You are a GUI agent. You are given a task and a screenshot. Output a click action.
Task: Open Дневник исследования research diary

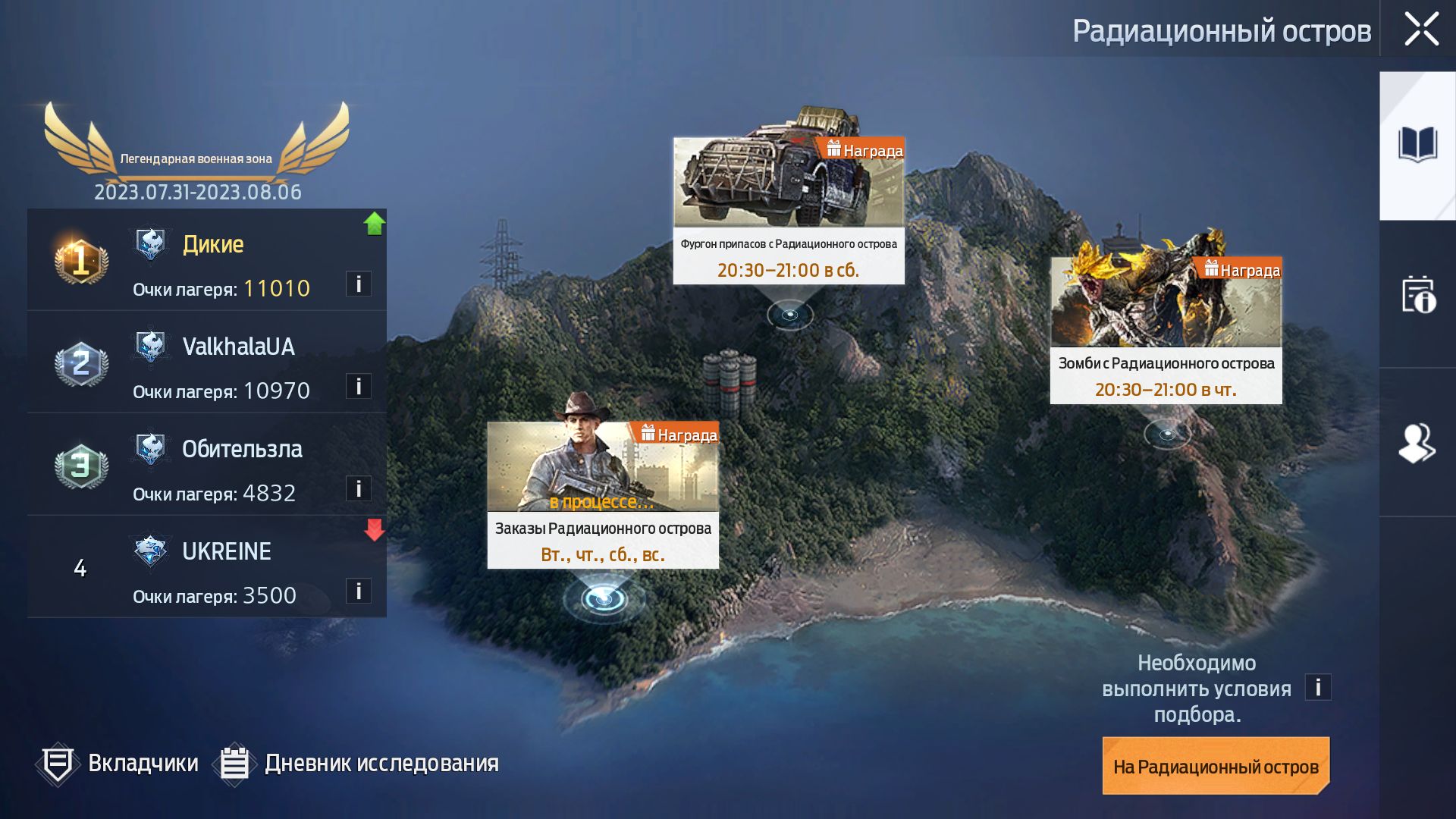pyautogui.click(x=356, y=763)
